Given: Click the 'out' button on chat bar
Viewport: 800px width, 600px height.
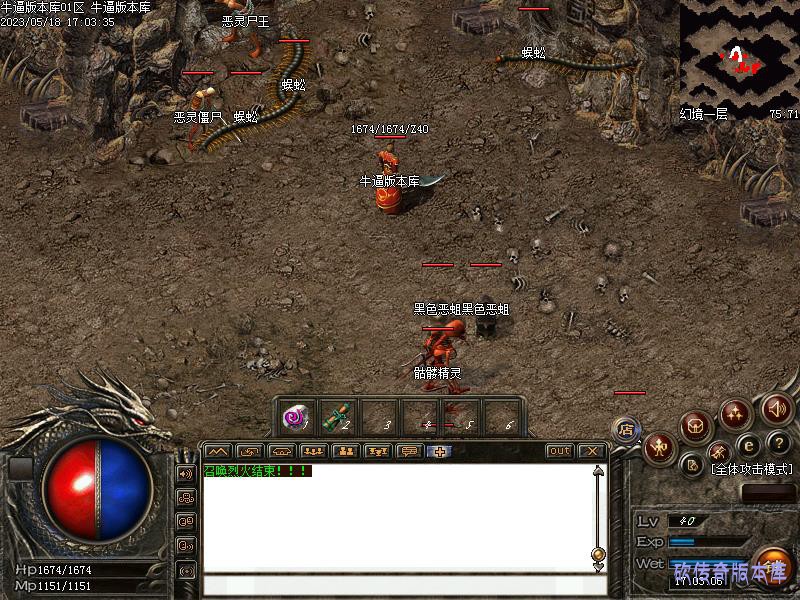Looking at the screenshot, I should tap(559, 451).
